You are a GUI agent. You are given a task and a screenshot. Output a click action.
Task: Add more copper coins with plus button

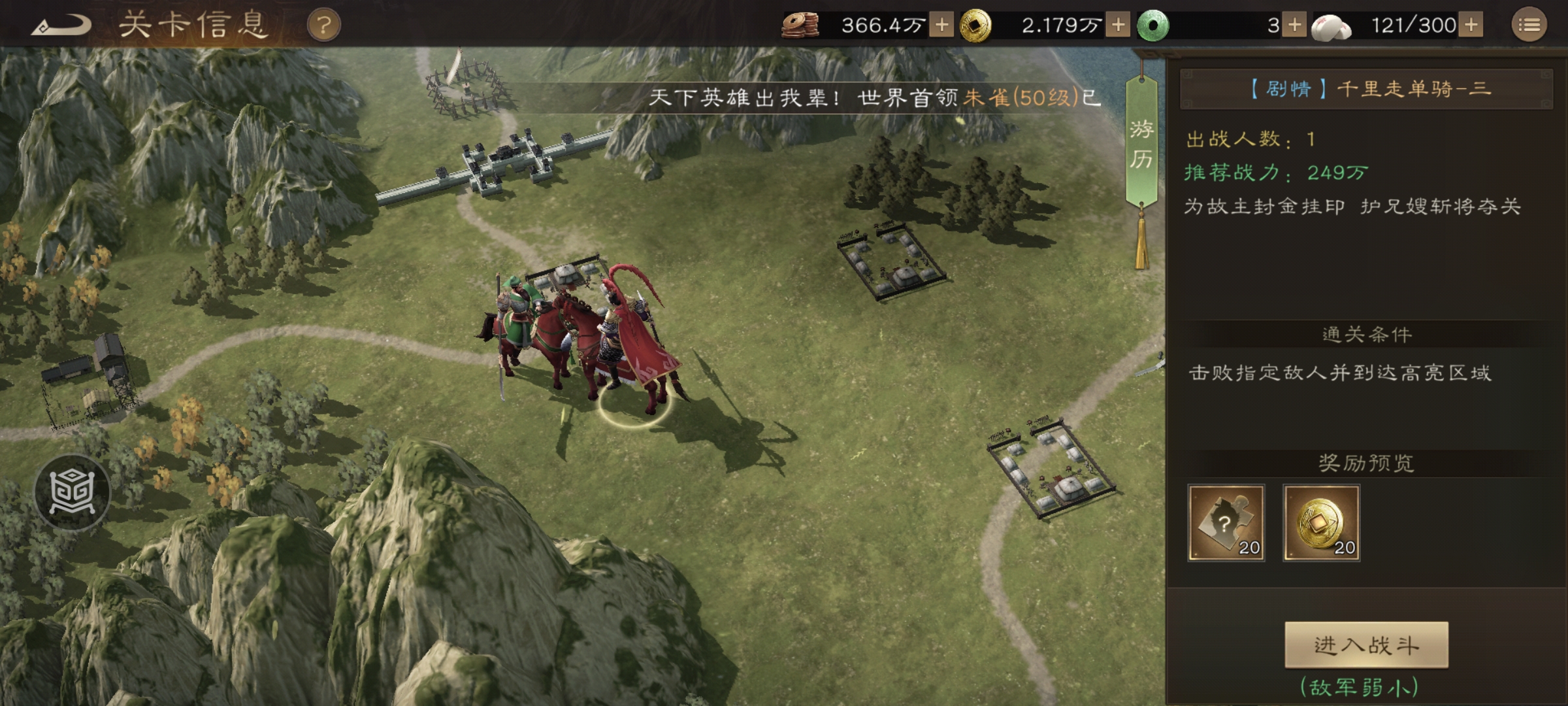click(x=941, y=25)
